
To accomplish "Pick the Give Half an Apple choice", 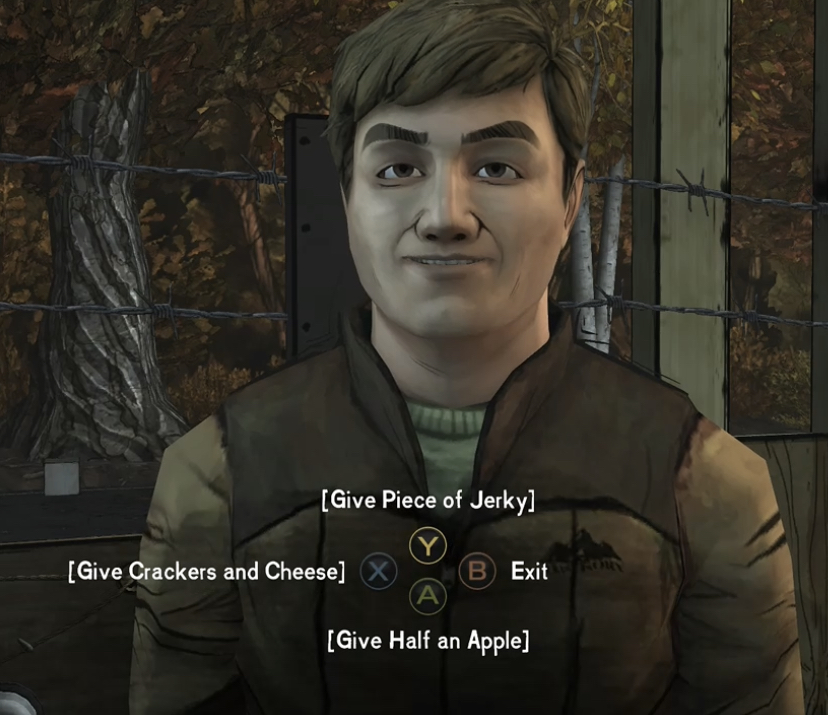I will point(428,640).
